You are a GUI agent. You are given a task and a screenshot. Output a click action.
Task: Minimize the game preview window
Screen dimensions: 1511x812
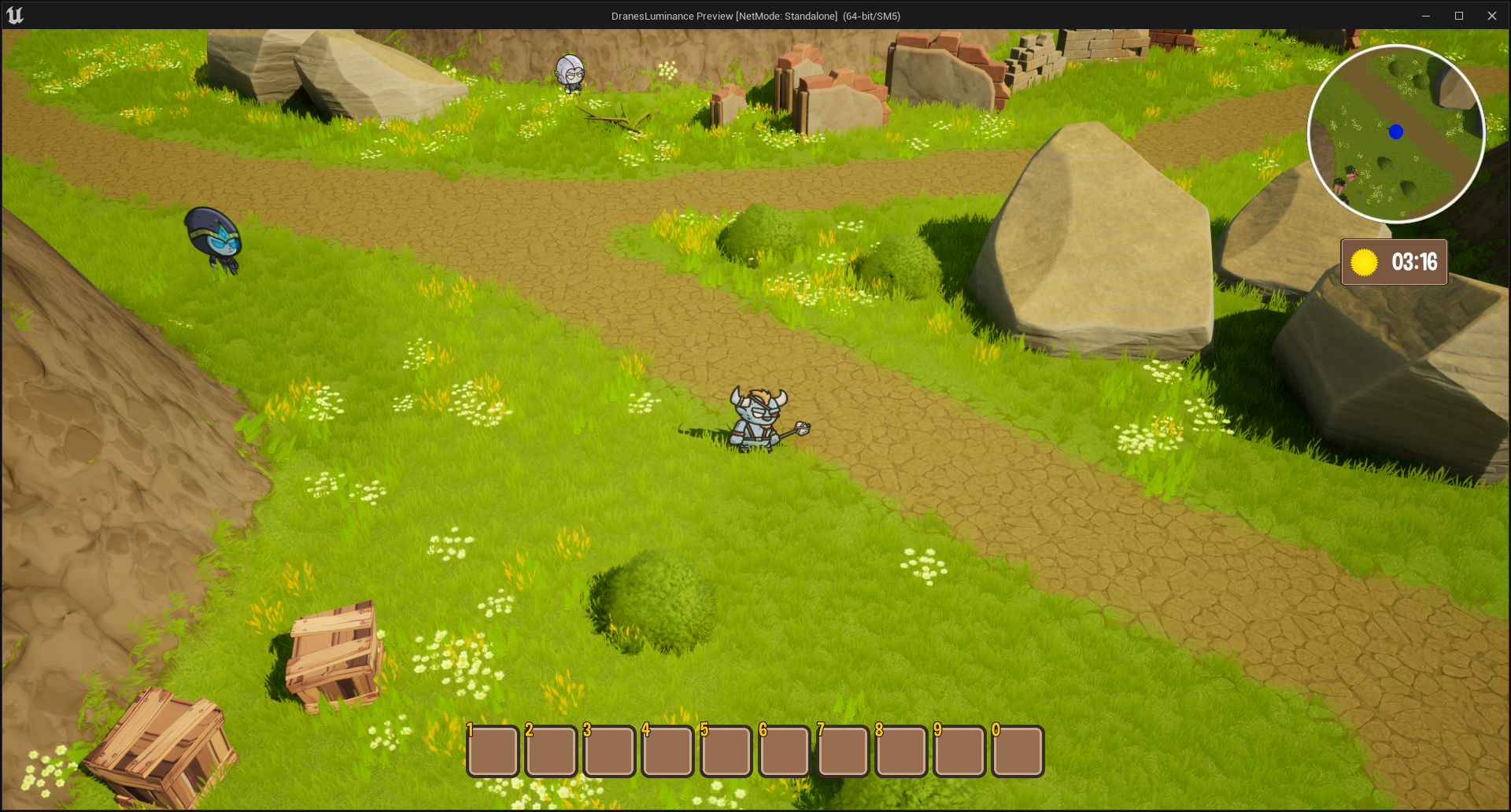(1425, 16)
